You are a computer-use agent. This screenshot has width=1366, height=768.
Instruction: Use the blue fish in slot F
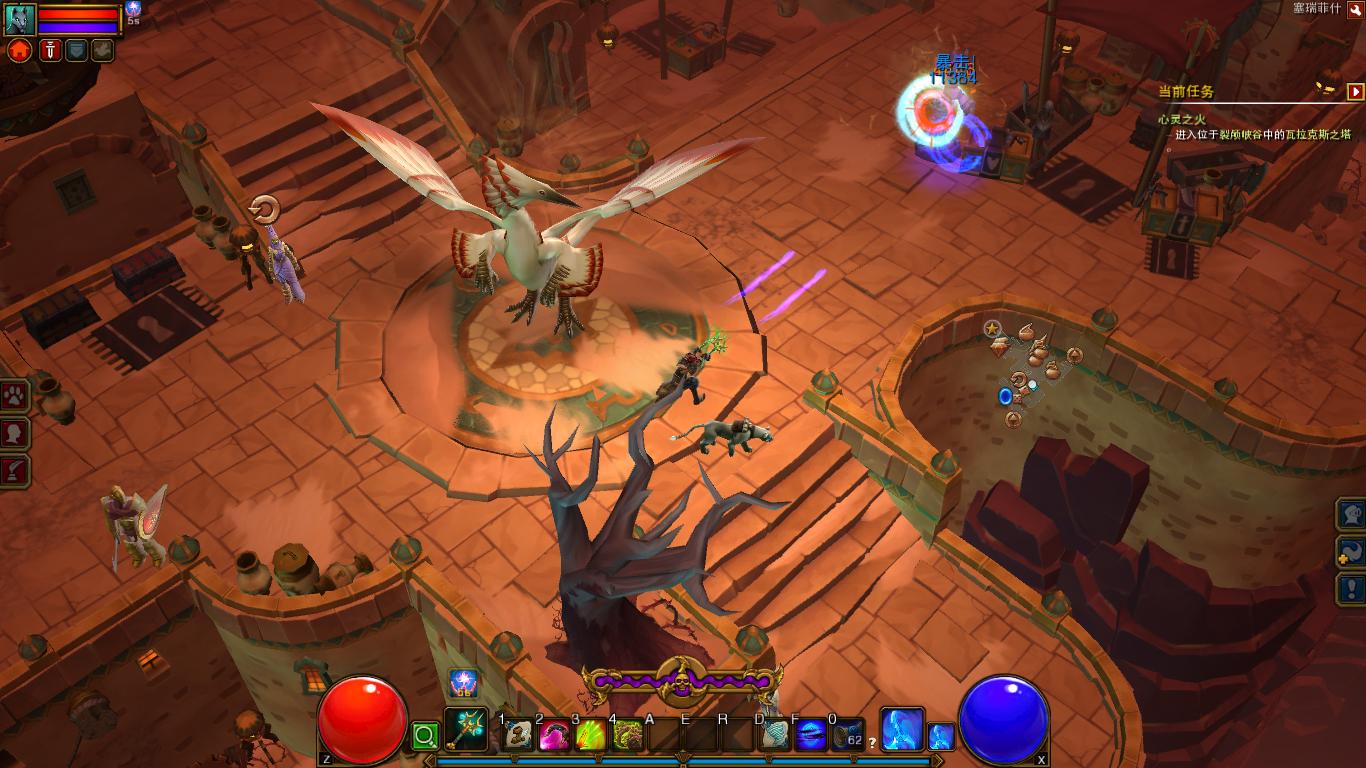pos(811,736)
